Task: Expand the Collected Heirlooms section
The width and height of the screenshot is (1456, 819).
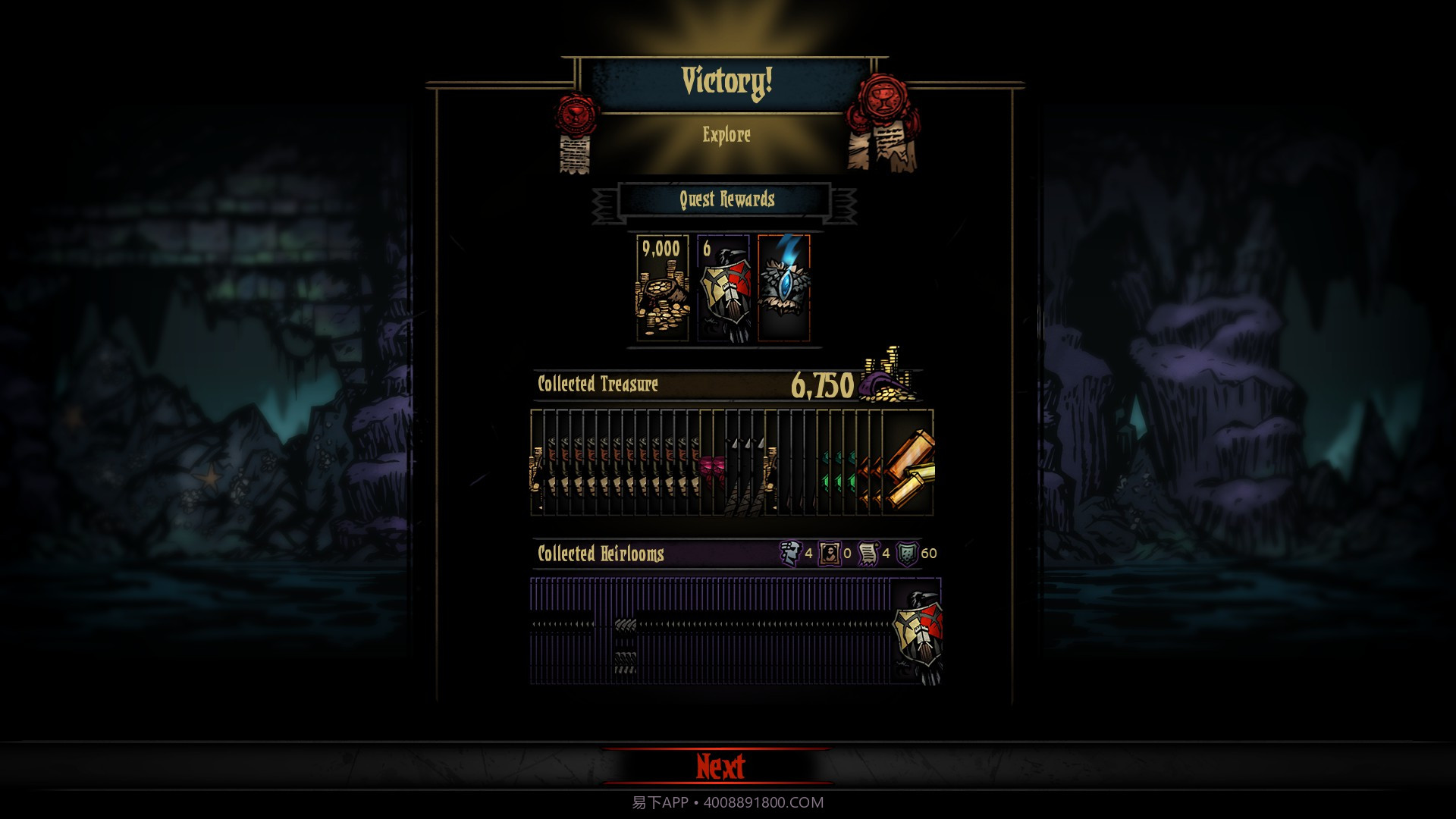Action: (599, 555)
